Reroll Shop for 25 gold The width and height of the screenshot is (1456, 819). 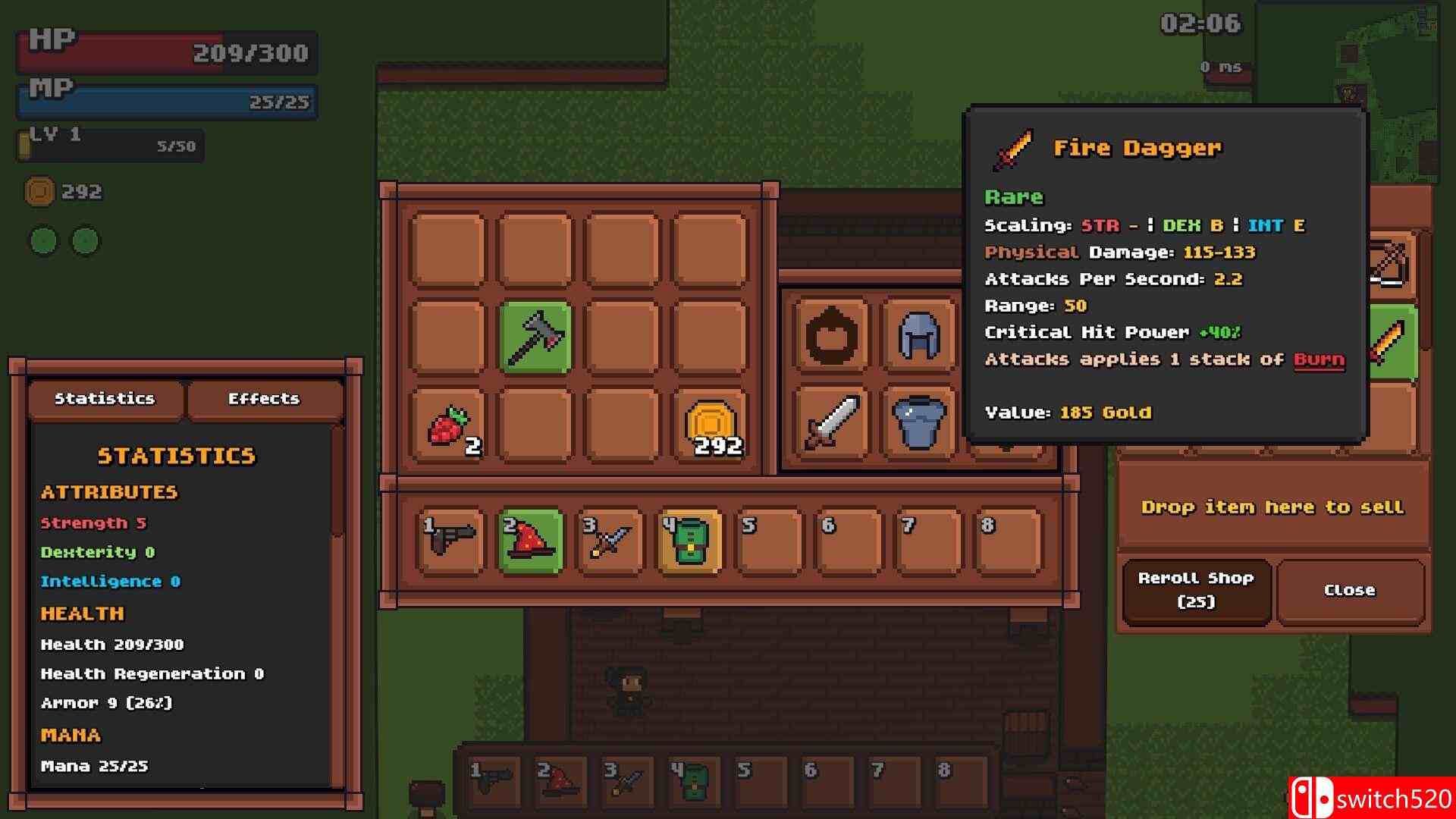tap(1196, 590)
